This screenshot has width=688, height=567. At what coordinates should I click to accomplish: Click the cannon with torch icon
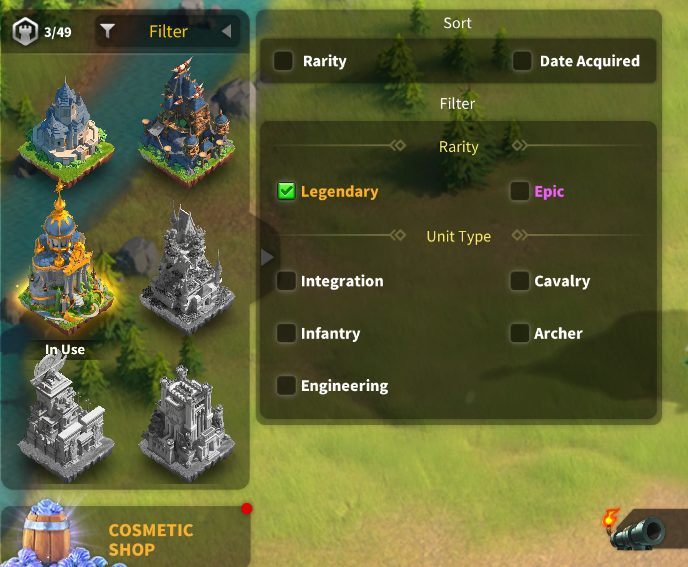coord(634,530)
